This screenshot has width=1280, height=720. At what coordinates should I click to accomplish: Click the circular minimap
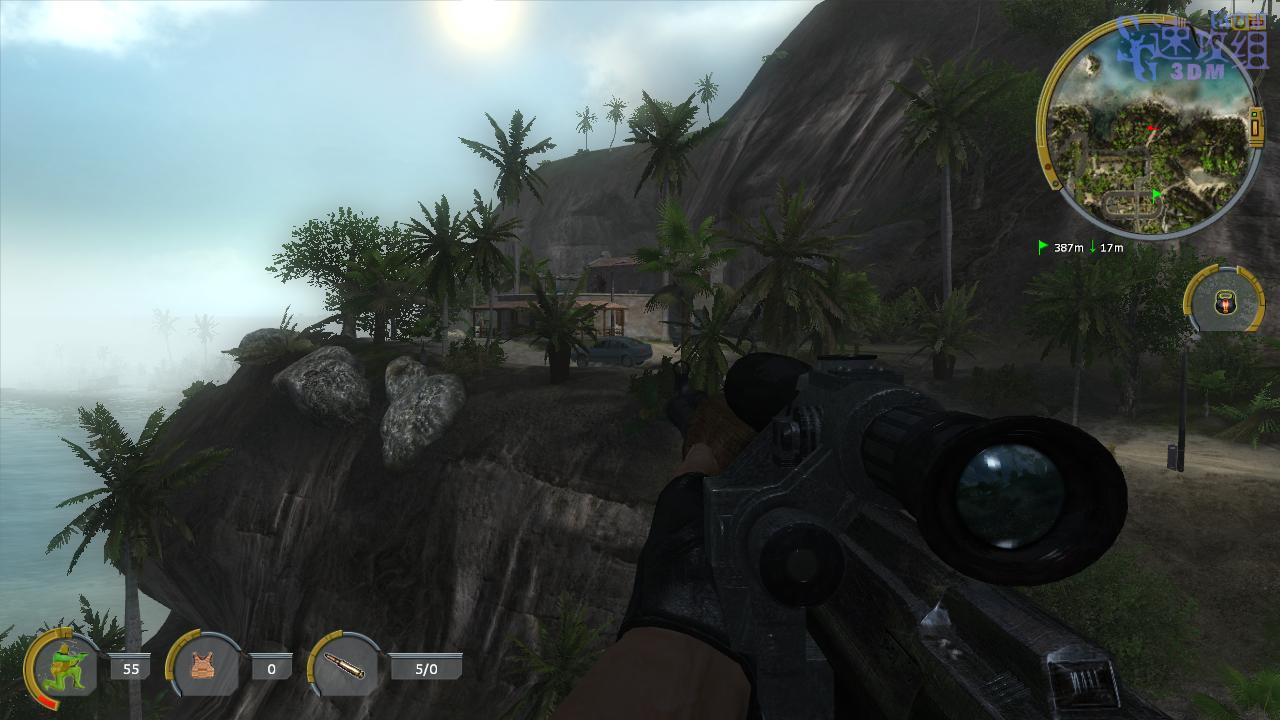(x=1150, y=128)
